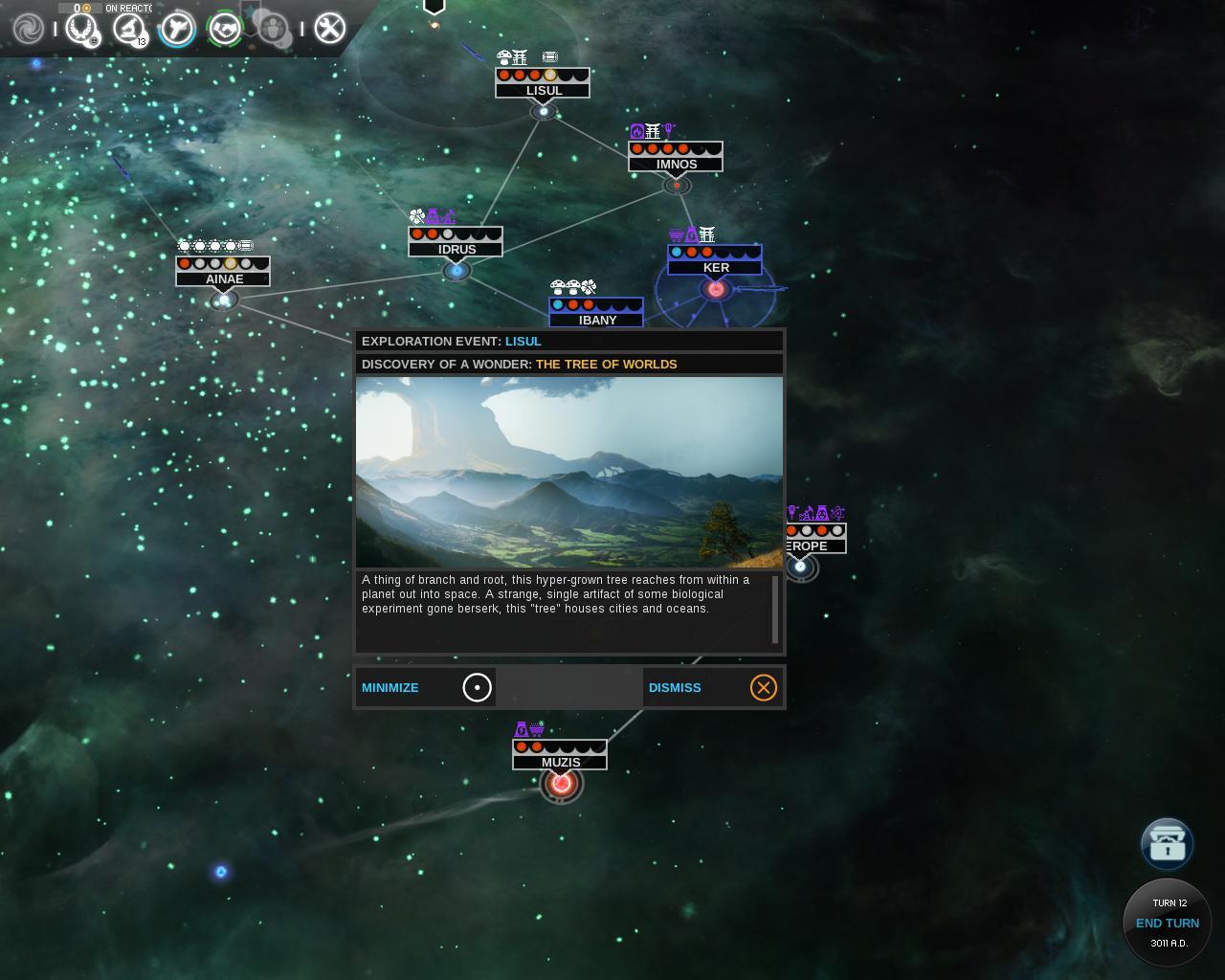Viewport: 1225px width, 980px height.
Task: Open the empire laurel wreath screen
Action: point(82,29)
